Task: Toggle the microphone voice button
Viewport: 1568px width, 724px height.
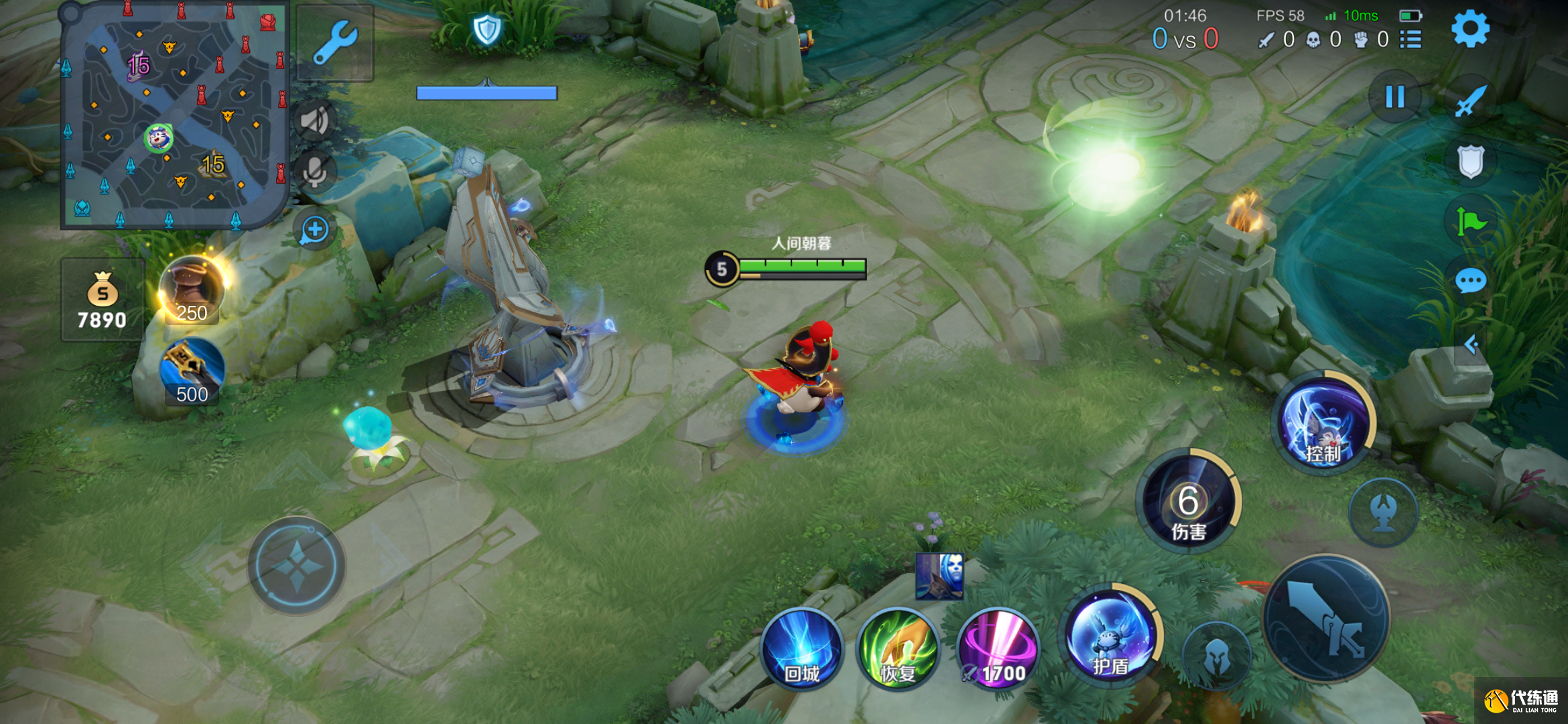Action: tap(314, 172)
